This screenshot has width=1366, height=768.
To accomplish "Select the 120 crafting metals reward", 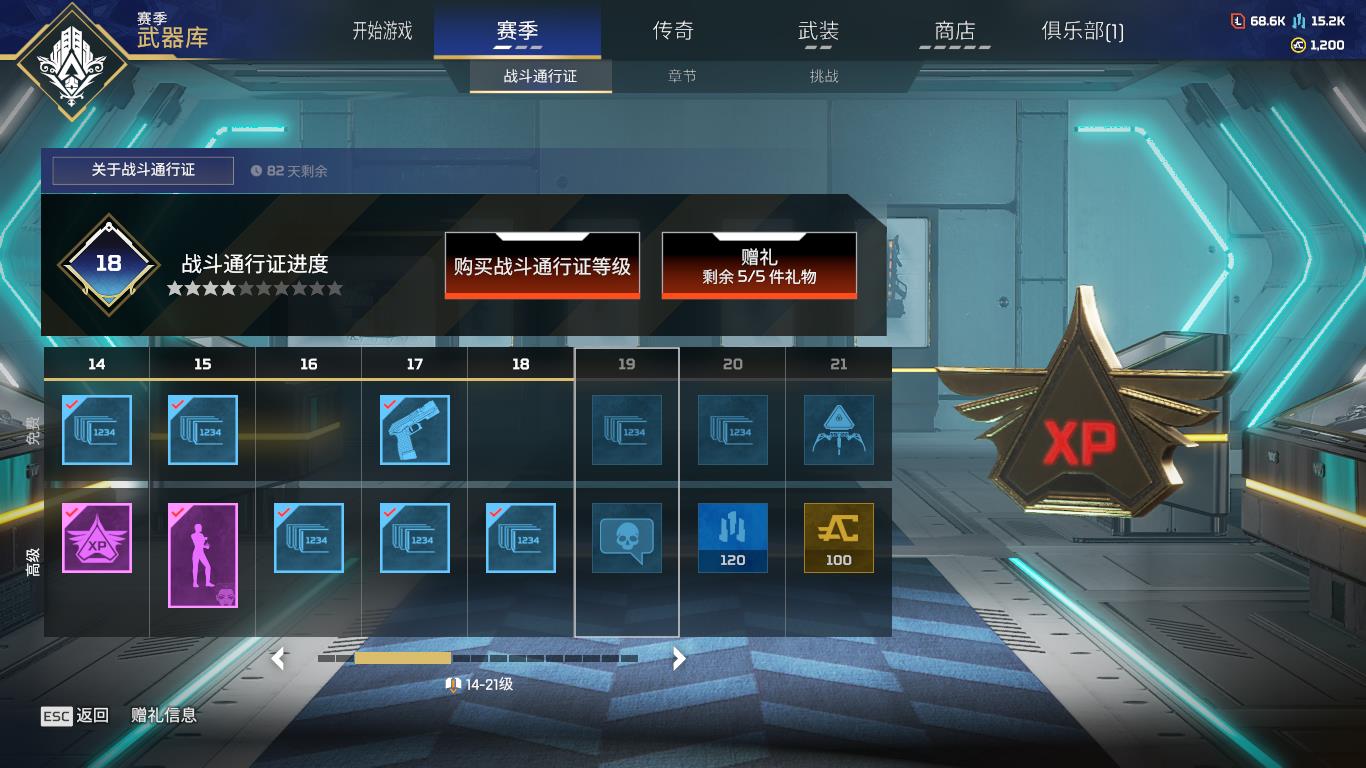I will pos(733,538).
